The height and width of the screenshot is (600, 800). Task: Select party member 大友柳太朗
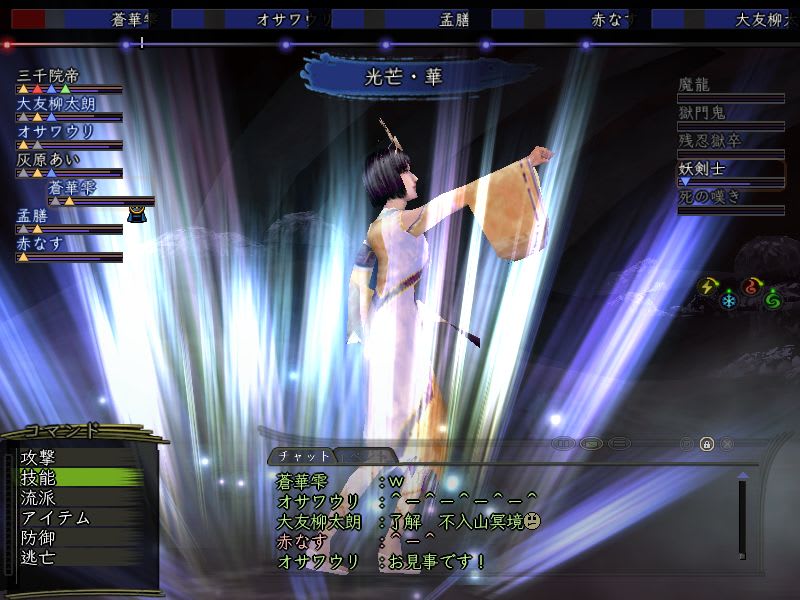coord(58,103)
